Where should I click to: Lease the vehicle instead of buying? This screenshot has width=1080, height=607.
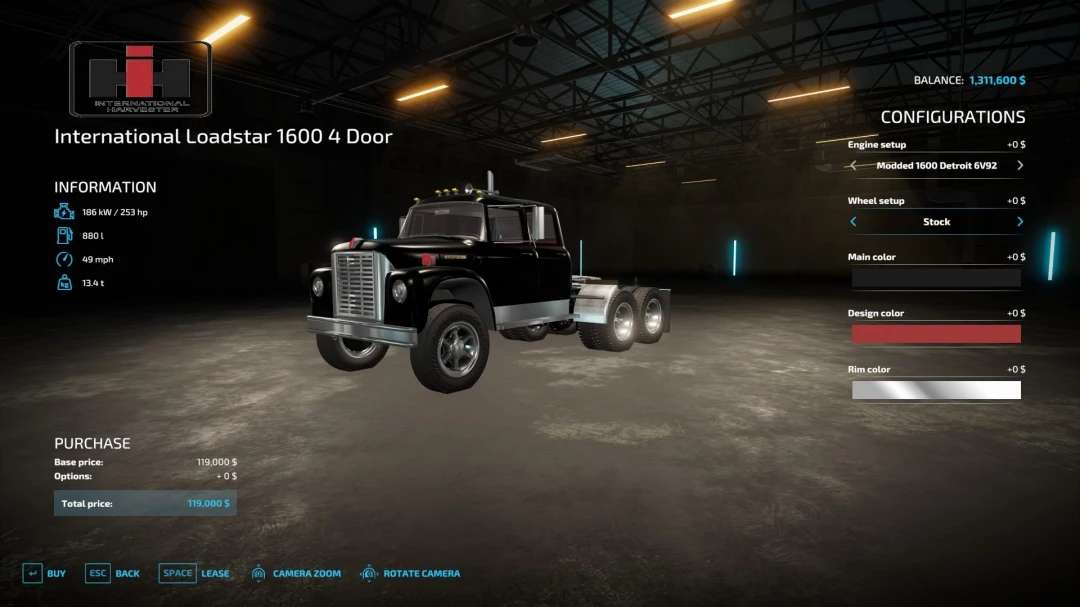pyautogui.click(x=194, y=574)
